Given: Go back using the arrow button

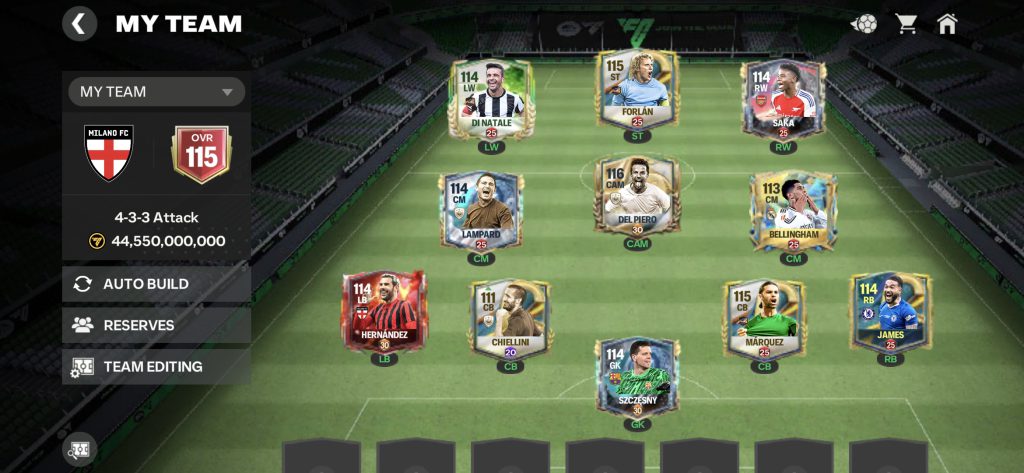Looking at the screenshot, I should [x=79, y=23].
